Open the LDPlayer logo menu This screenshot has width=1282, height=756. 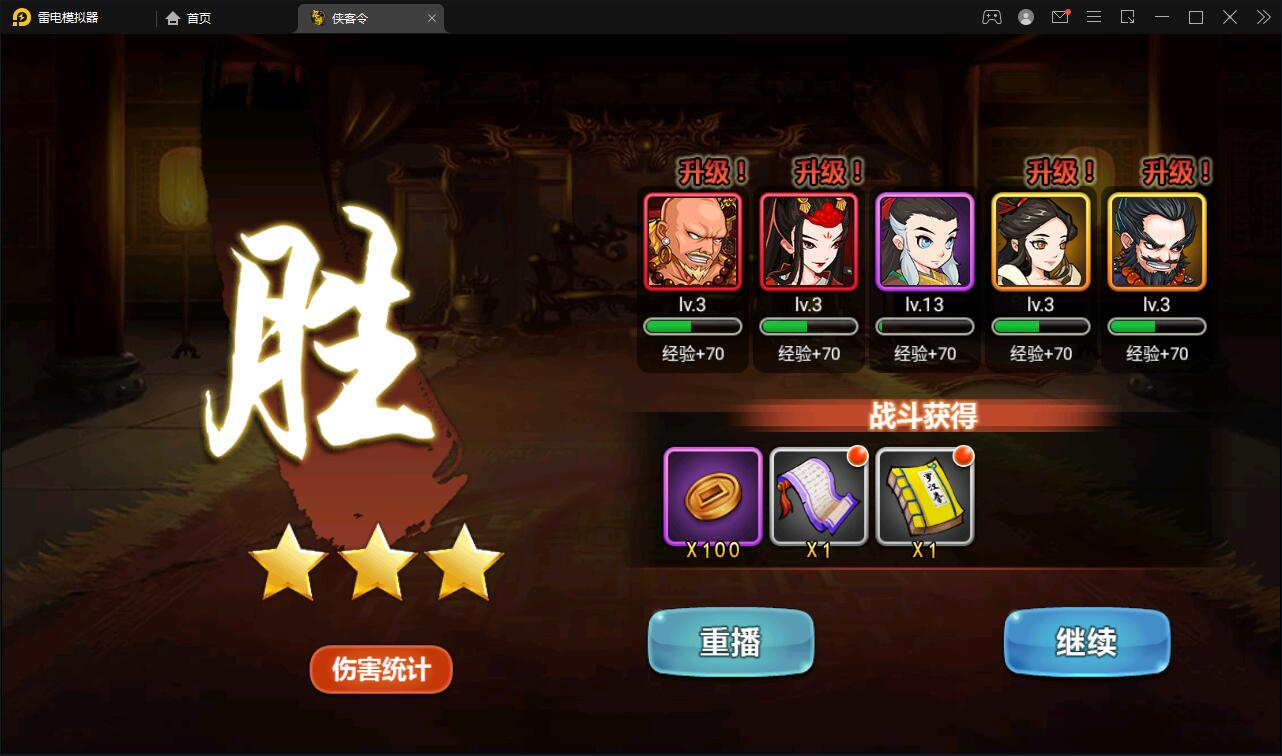click(22, 17)
